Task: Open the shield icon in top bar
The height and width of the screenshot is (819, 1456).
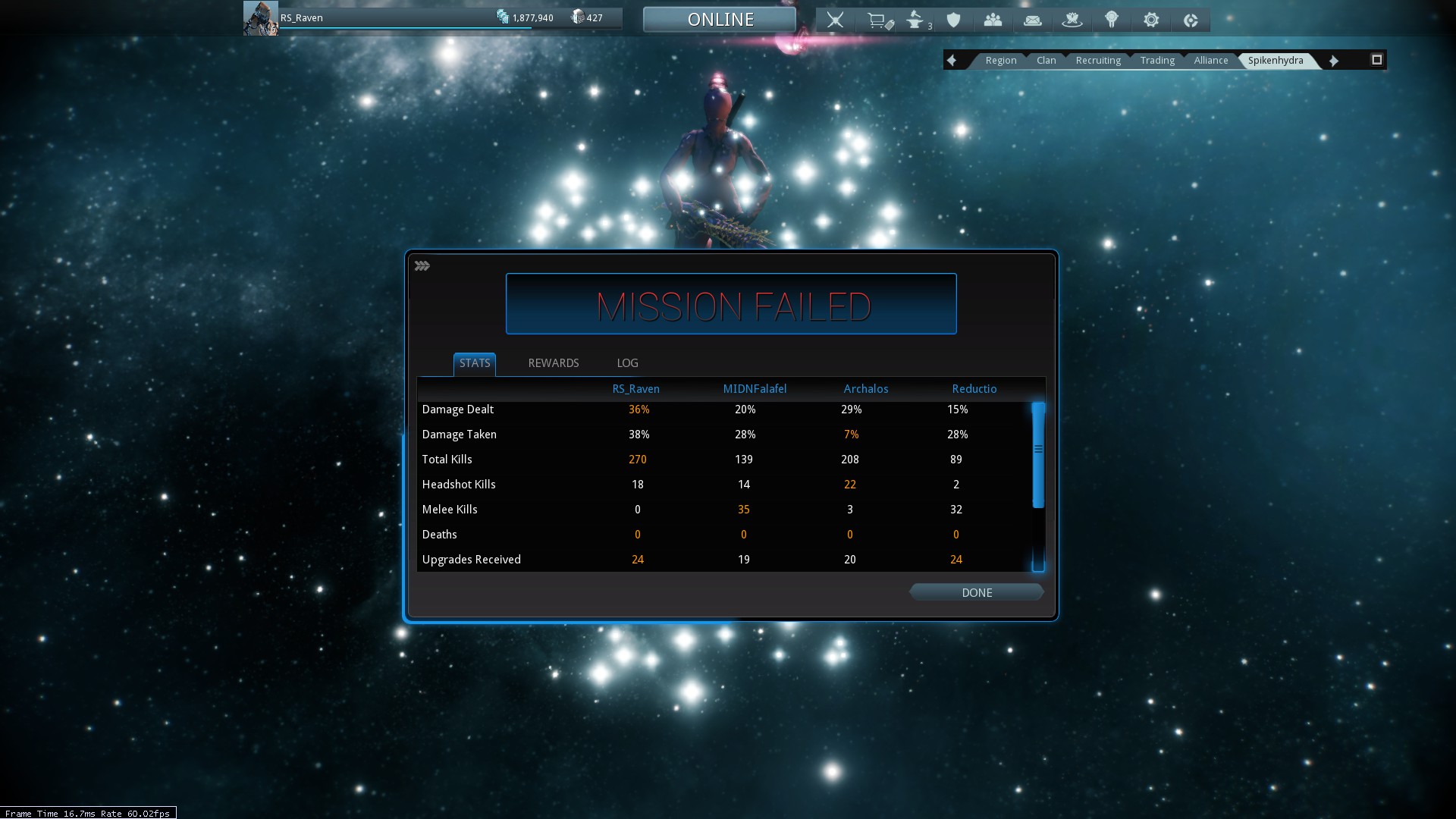Action: click(954, 20)
